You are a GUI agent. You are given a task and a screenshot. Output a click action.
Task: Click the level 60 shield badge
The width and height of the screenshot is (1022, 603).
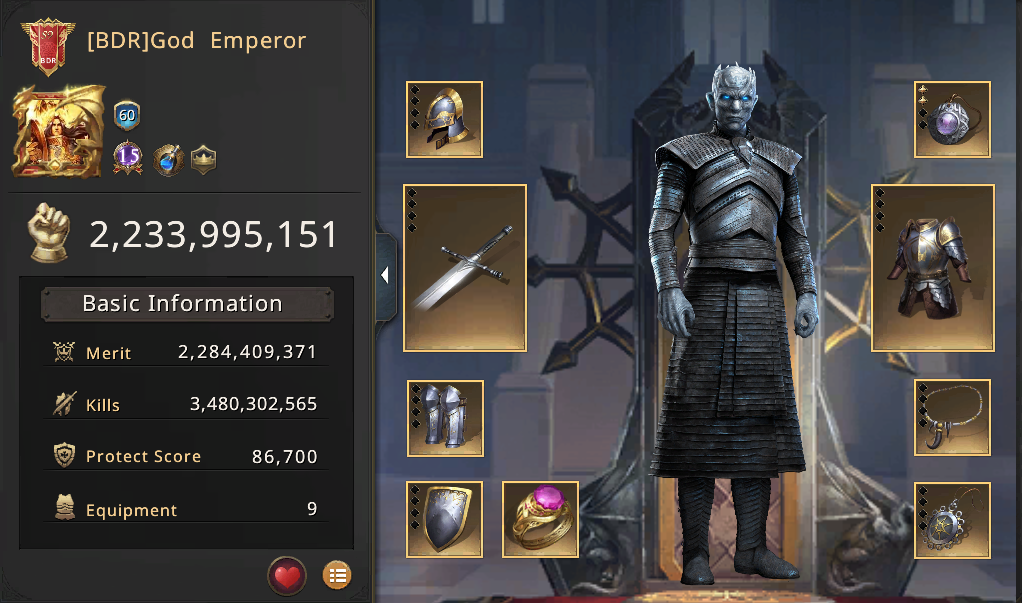[127, 115]
